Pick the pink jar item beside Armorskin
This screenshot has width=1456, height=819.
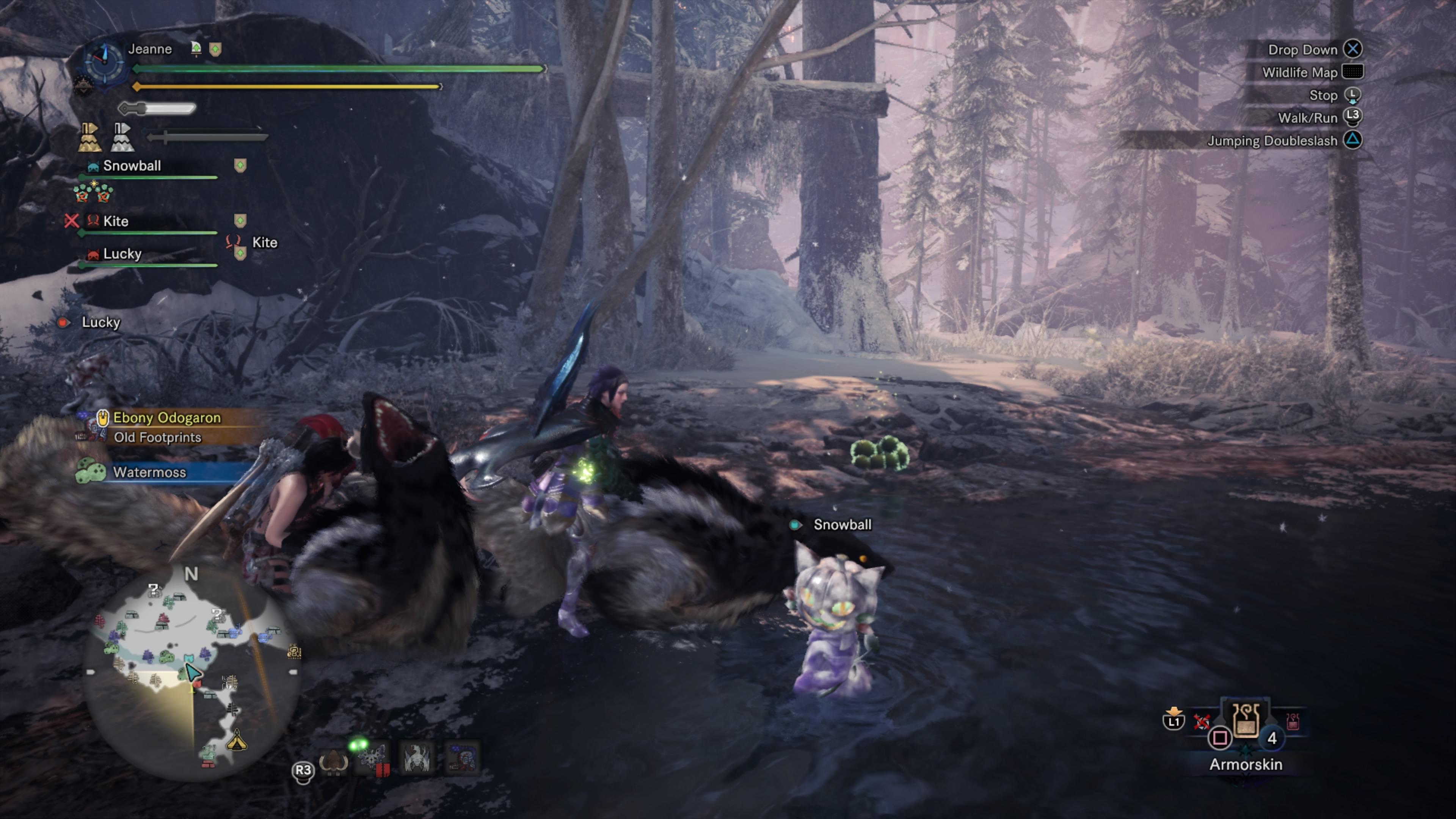point(1293,721)
